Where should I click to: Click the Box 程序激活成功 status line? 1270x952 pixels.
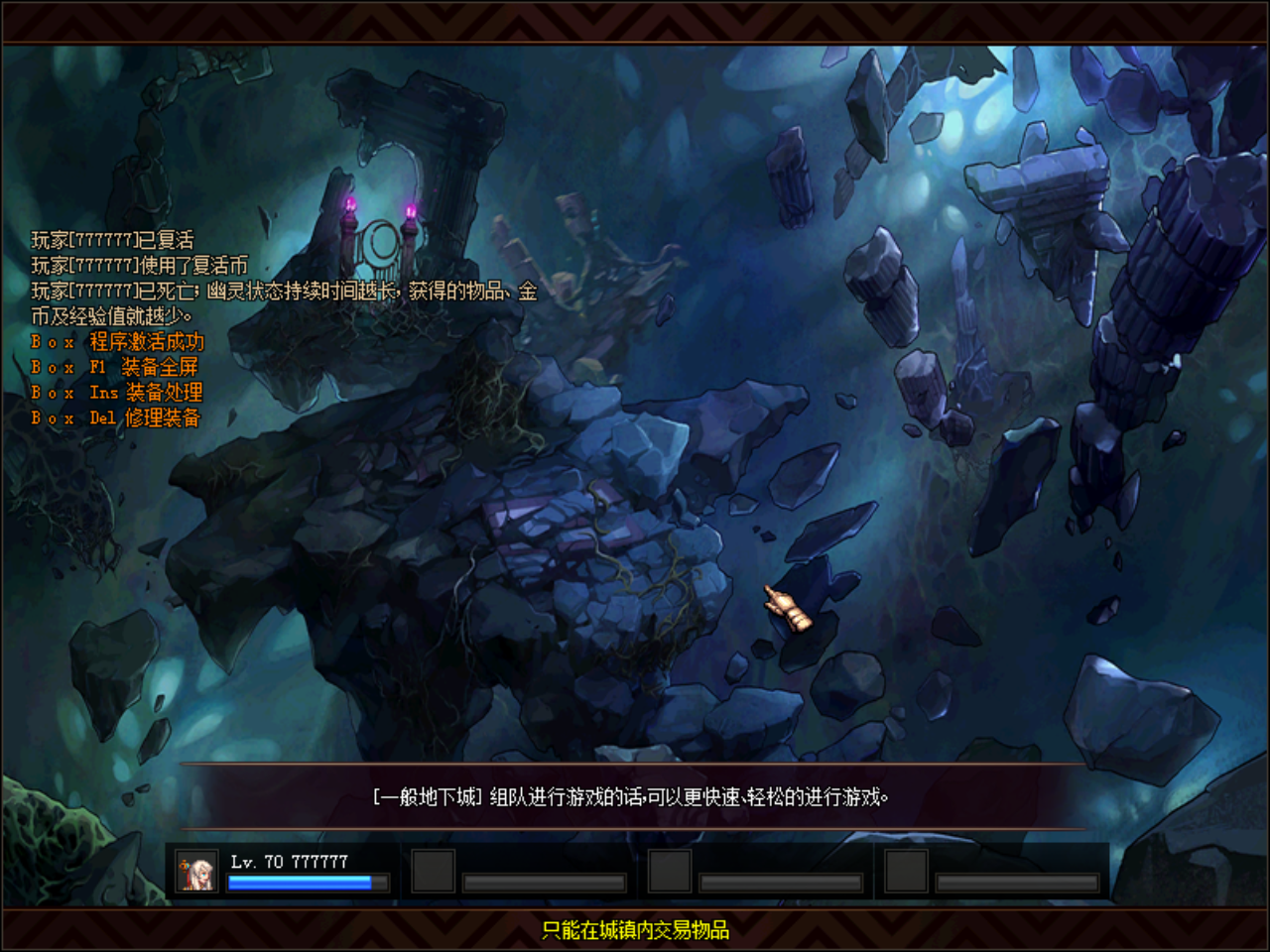(x=116, y=341)
